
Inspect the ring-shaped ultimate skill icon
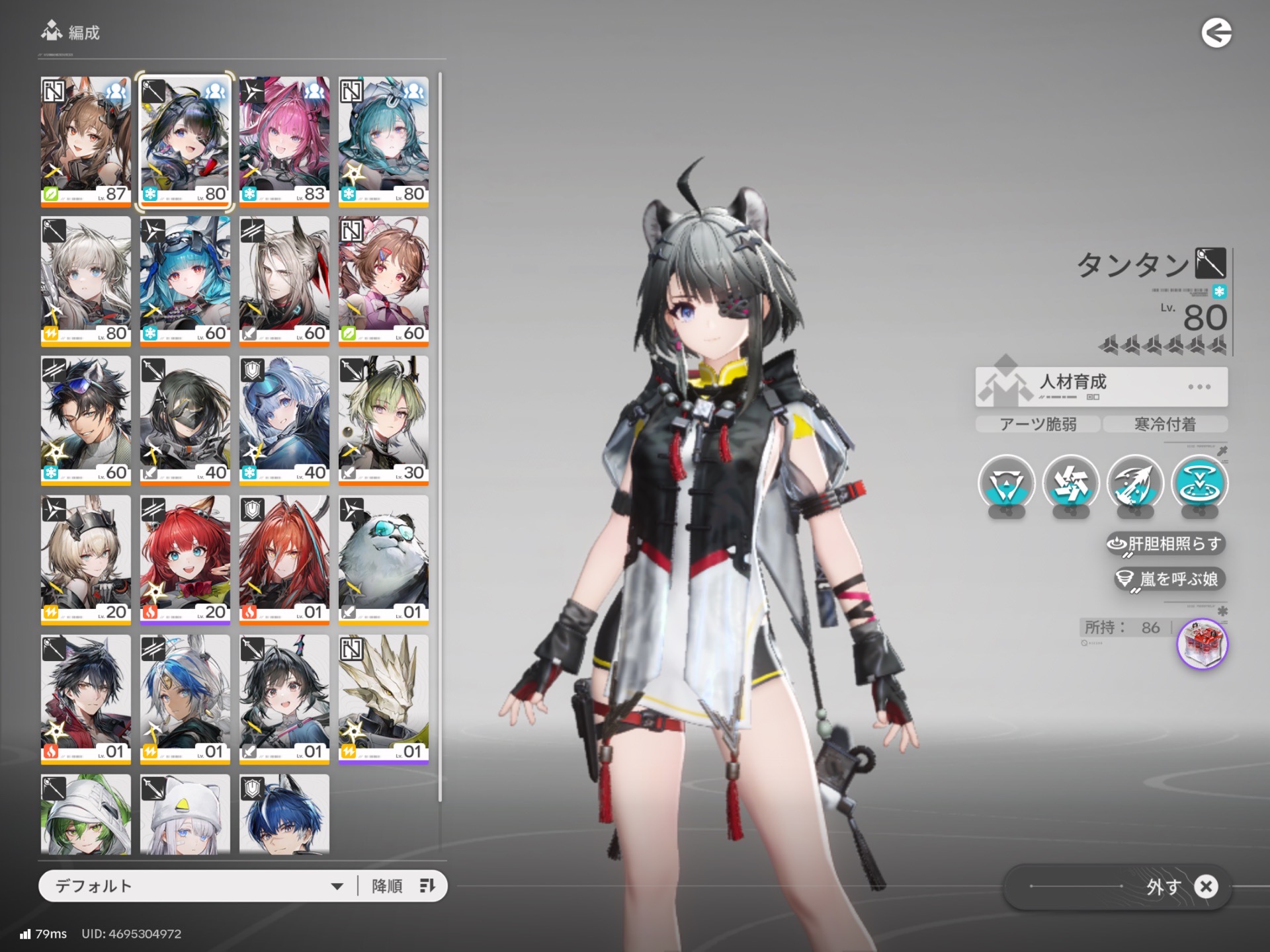tap(1199, 484)
